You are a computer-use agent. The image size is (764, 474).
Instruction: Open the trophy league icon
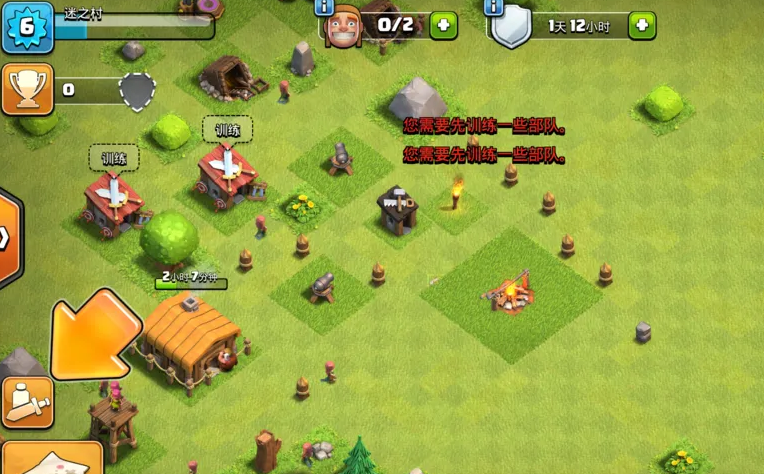click(x=27, y=89)
